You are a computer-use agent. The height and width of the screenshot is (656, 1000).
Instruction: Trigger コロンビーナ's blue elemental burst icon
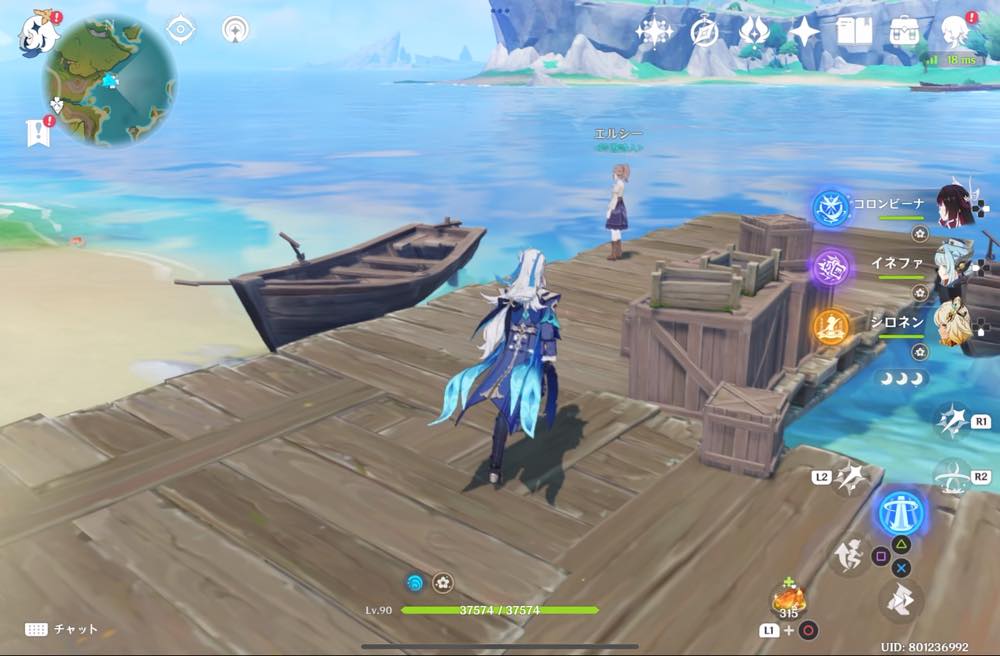[x=830, y=208]
